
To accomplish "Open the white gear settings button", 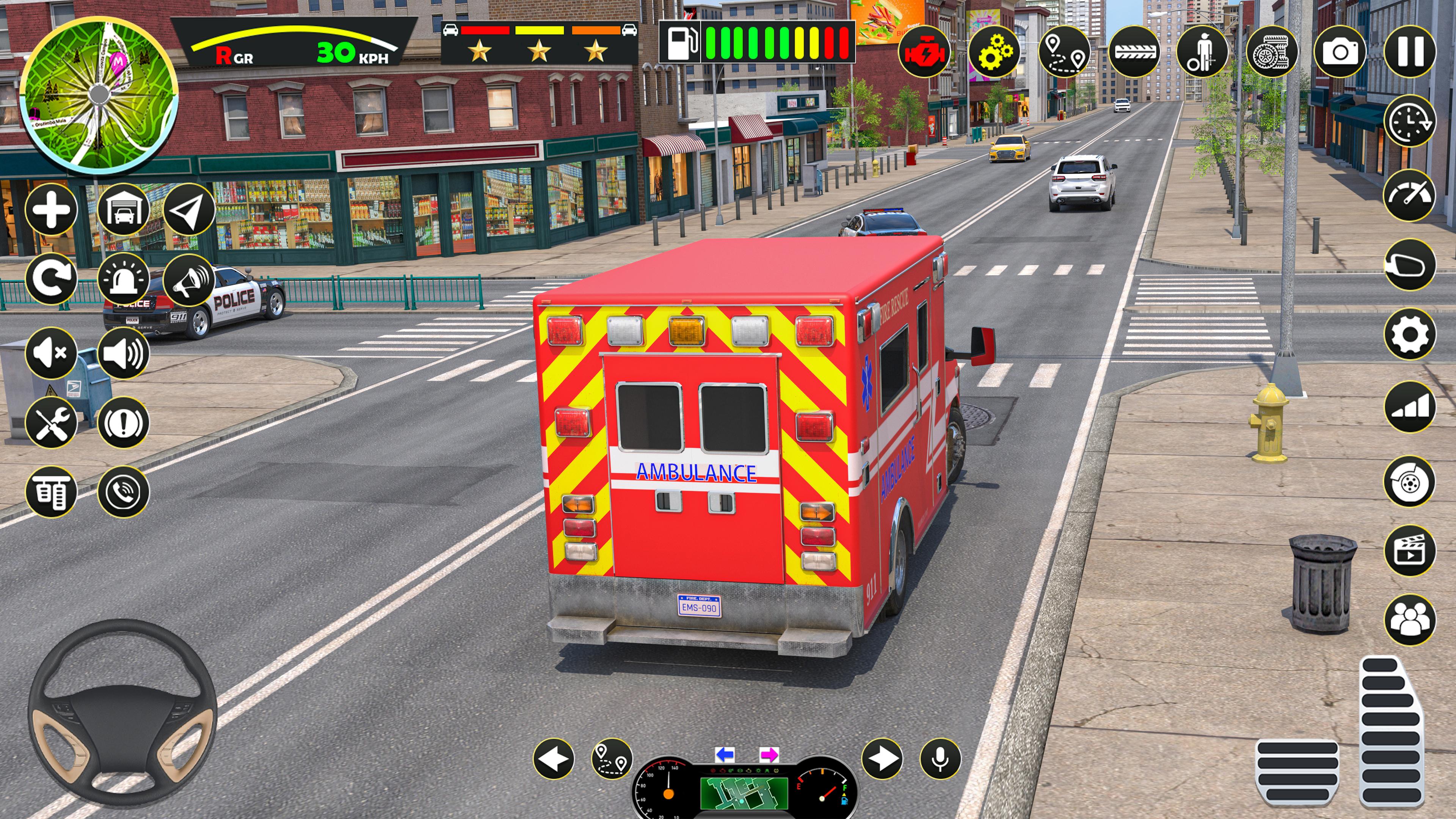I will tap(1410, 334).
